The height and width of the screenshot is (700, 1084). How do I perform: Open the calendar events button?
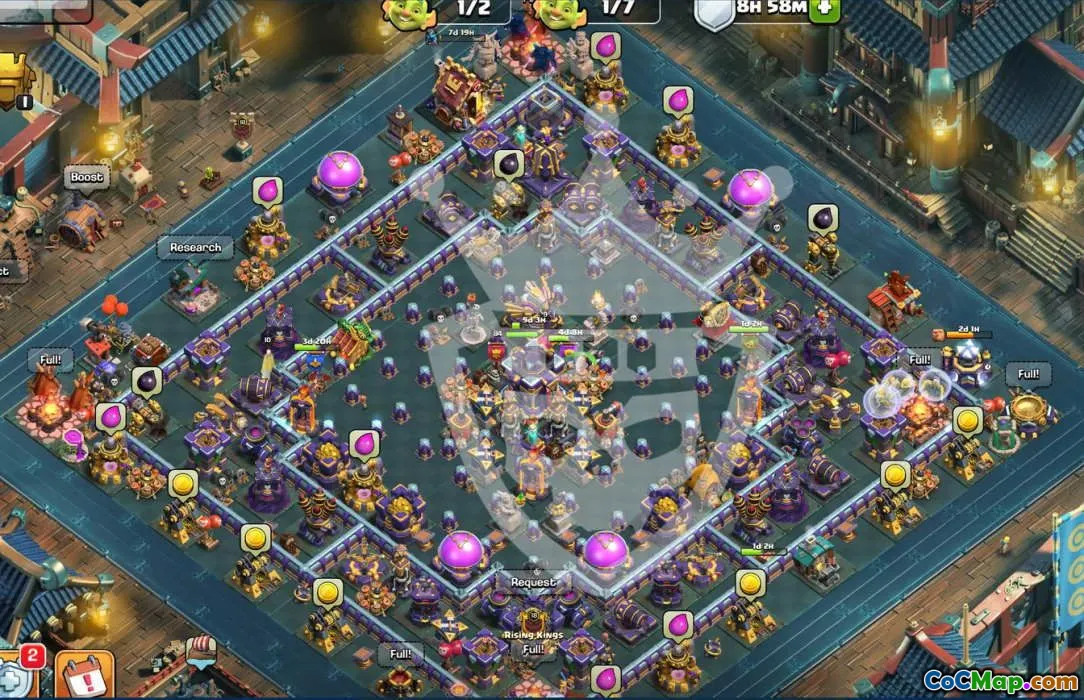click(x=84, y=676)
